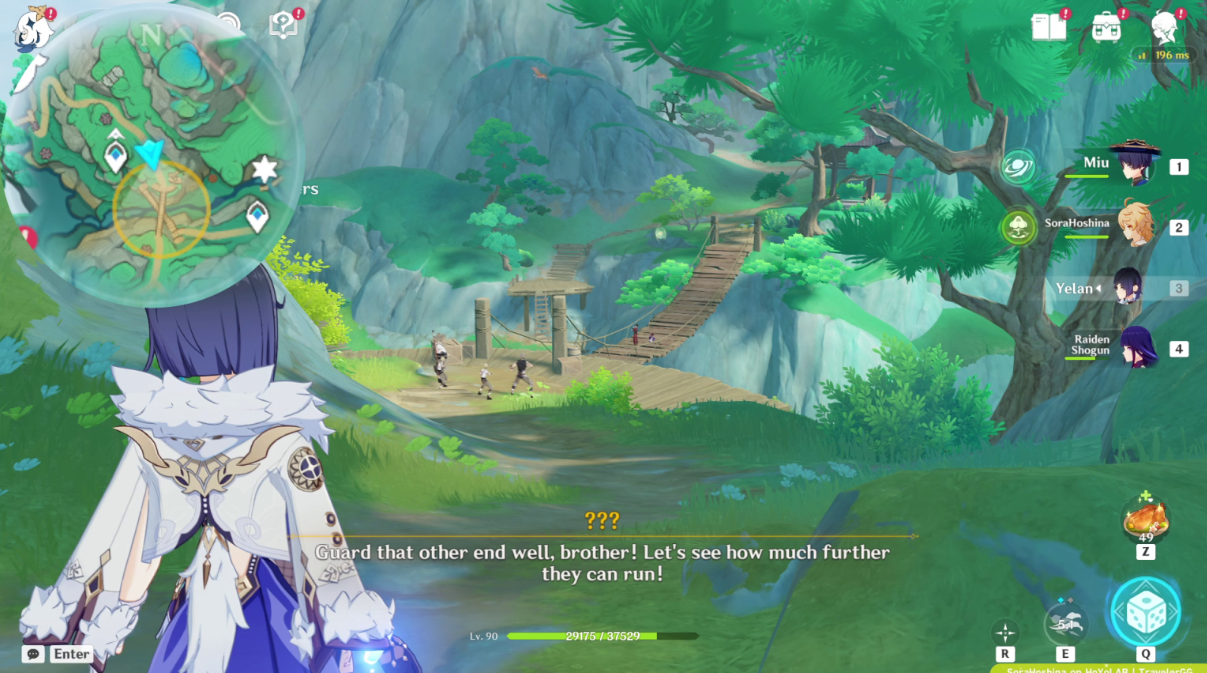Open the Paimon main menu
Viewport: 1207px width, 673px height.
click(32, 30)
